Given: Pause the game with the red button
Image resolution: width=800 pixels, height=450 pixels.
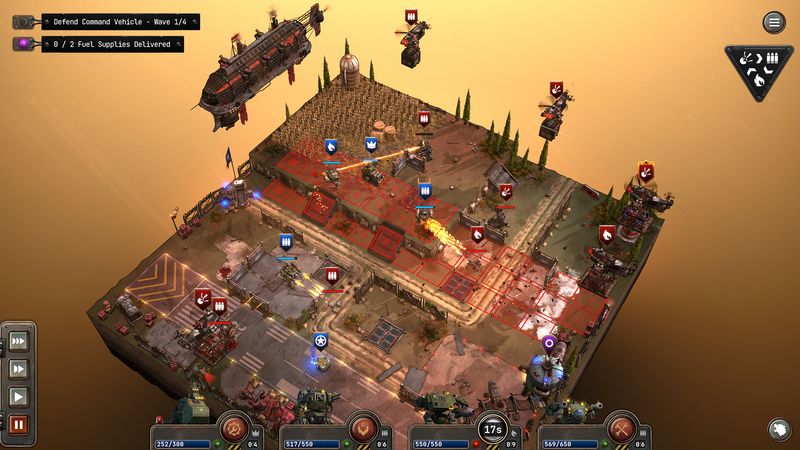Looking at the screenshot, I should [x=19, y=424].
